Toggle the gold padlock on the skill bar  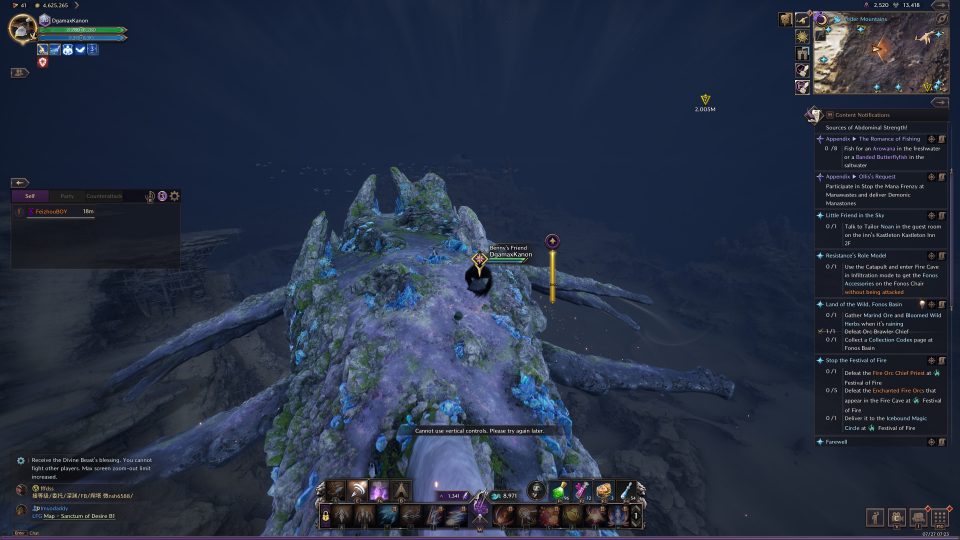pyautogui.click(x=325, y=515)
